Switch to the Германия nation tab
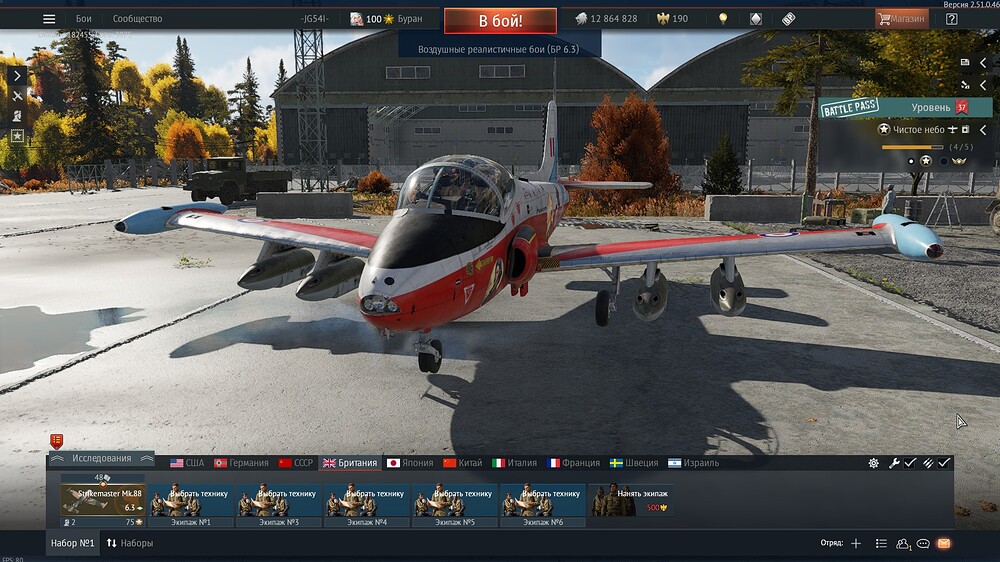 (x=241, y=463)
